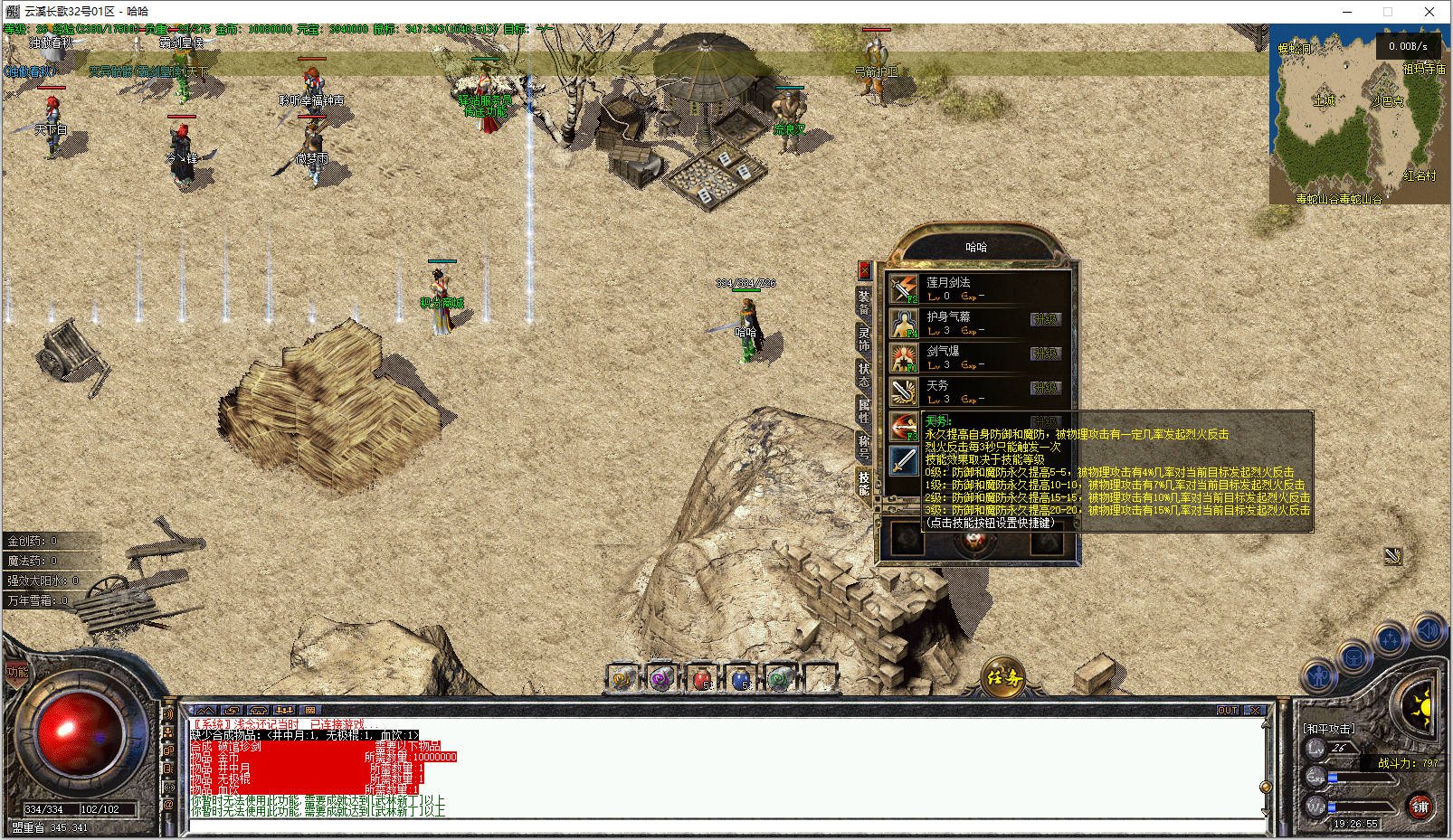Upgrade the 天务 skill

click(x=1045, y=388)
